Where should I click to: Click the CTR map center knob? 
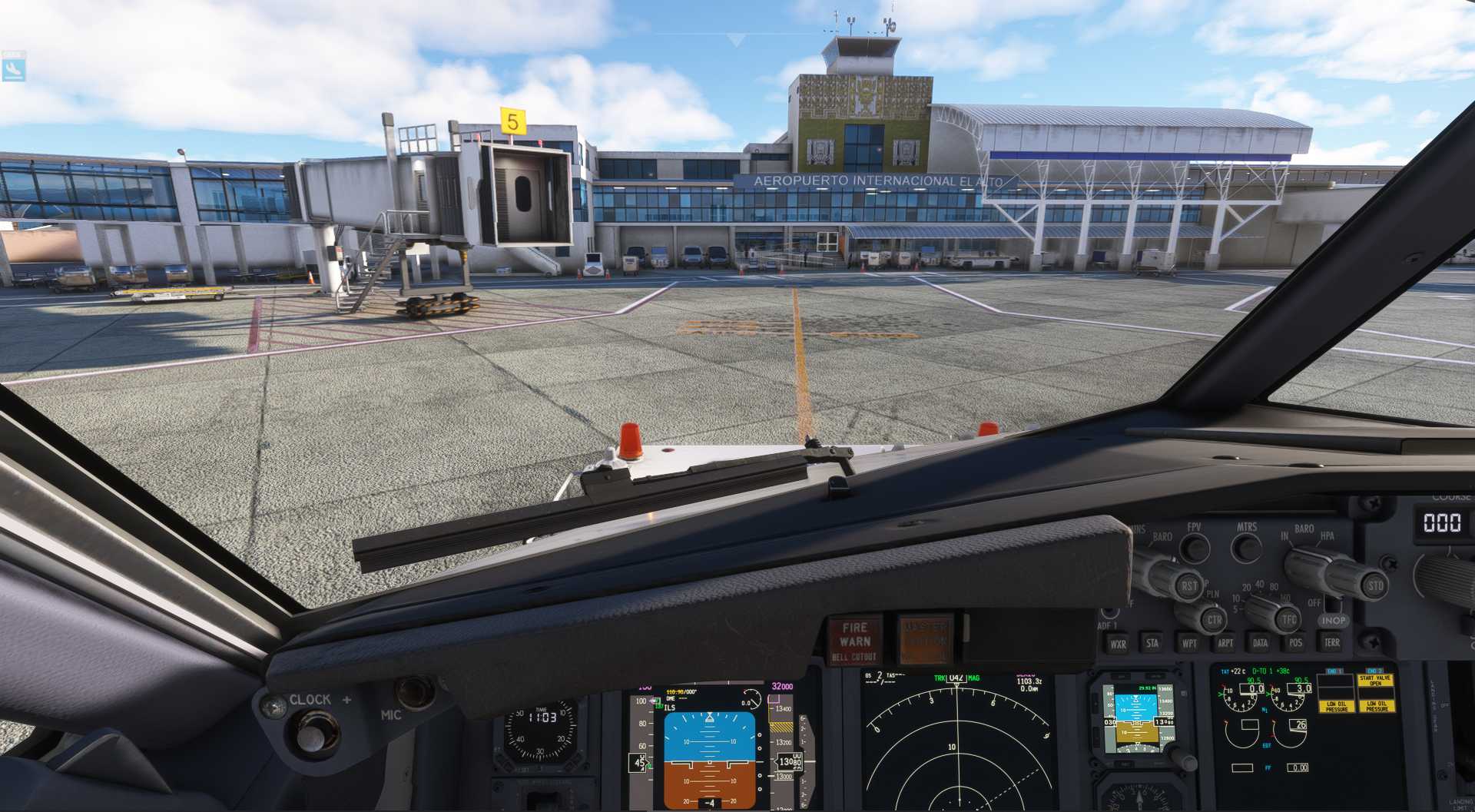pos(1213,619)
